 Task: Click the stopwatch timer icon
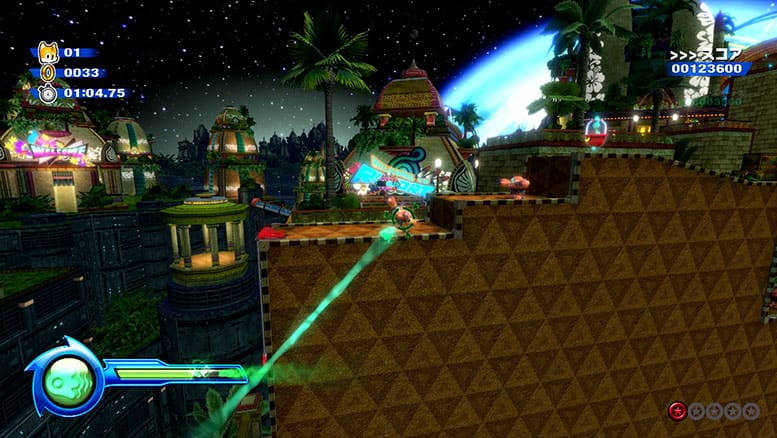tap(47, 93)
